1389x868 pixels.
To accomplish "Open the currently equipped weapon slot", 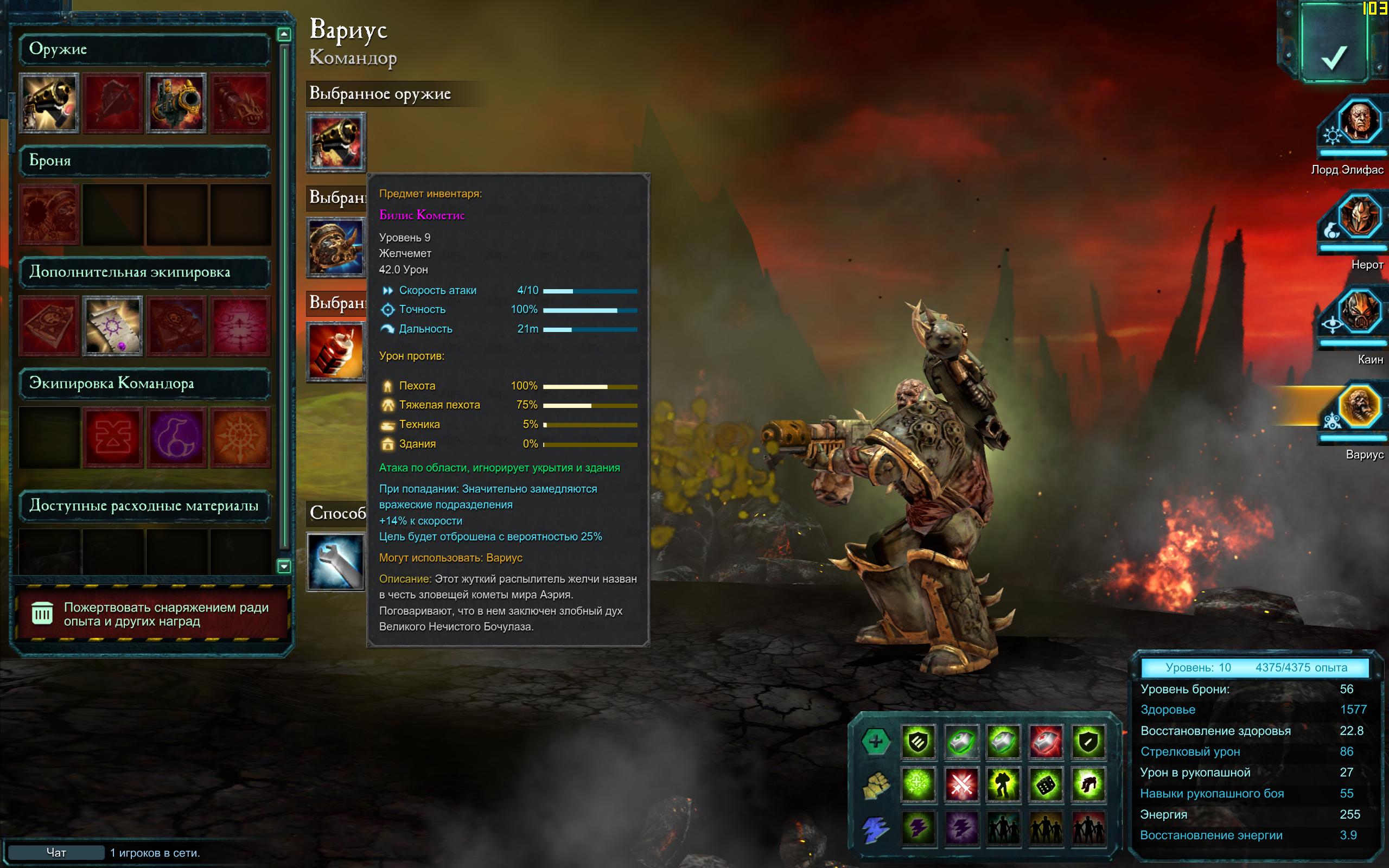I will [336, 142].
